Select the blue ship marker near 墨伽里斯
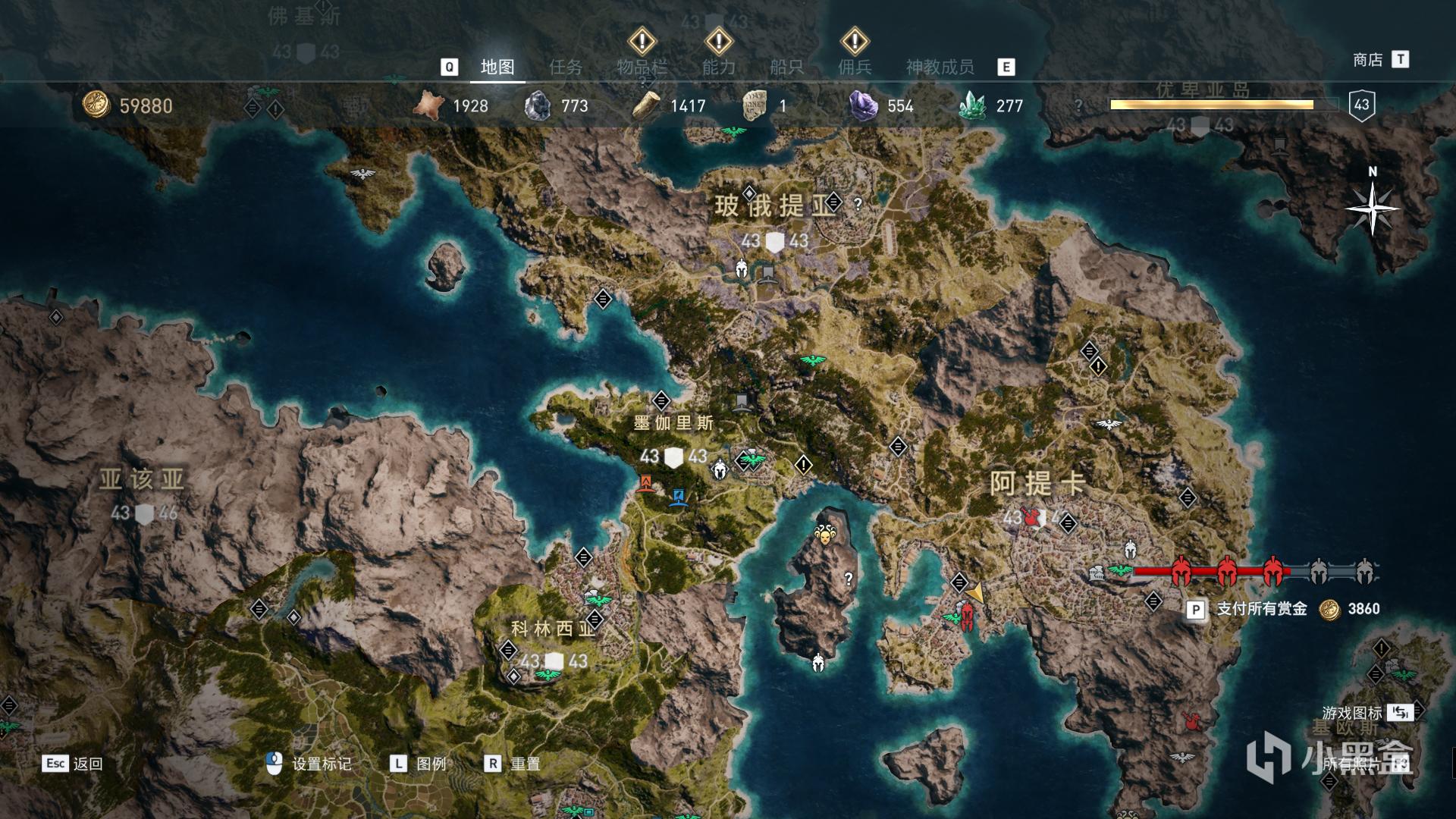 [679, 497]
